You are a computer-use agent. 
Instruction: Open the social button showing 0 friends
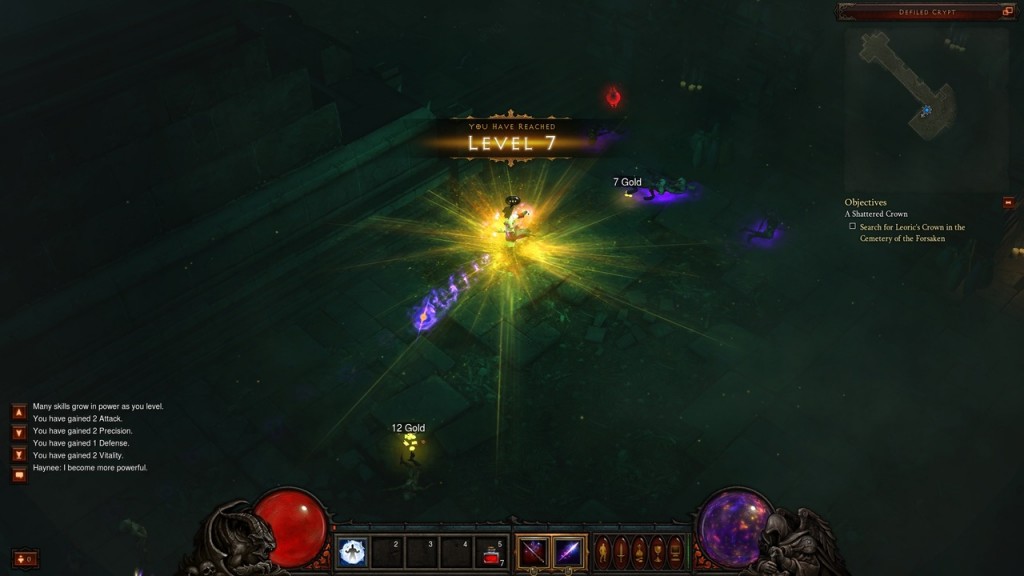click(25, 559)
